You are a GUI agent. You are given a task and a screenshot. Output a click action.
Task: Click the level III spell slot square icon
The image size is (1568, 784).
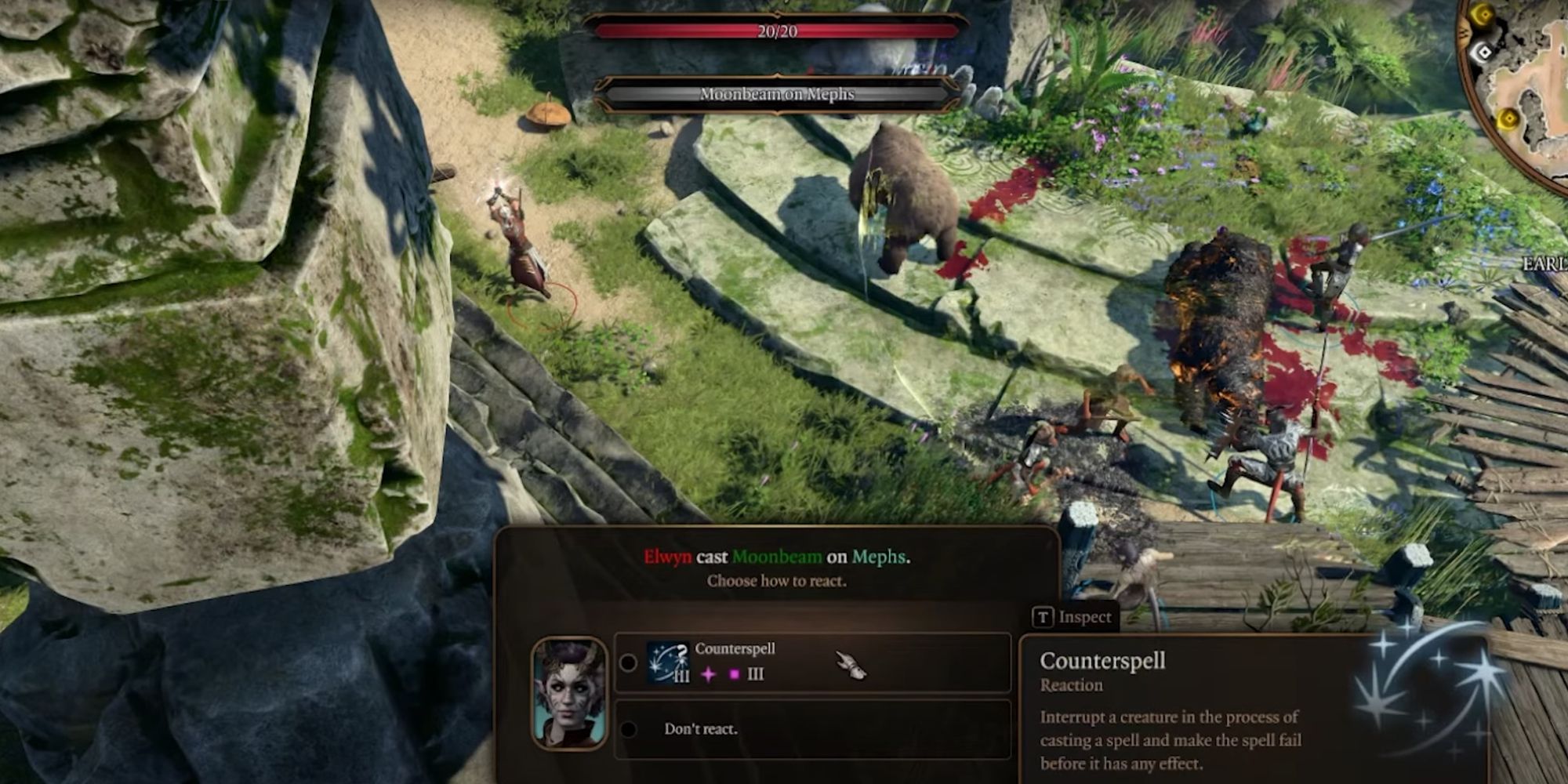click(735, 673)
